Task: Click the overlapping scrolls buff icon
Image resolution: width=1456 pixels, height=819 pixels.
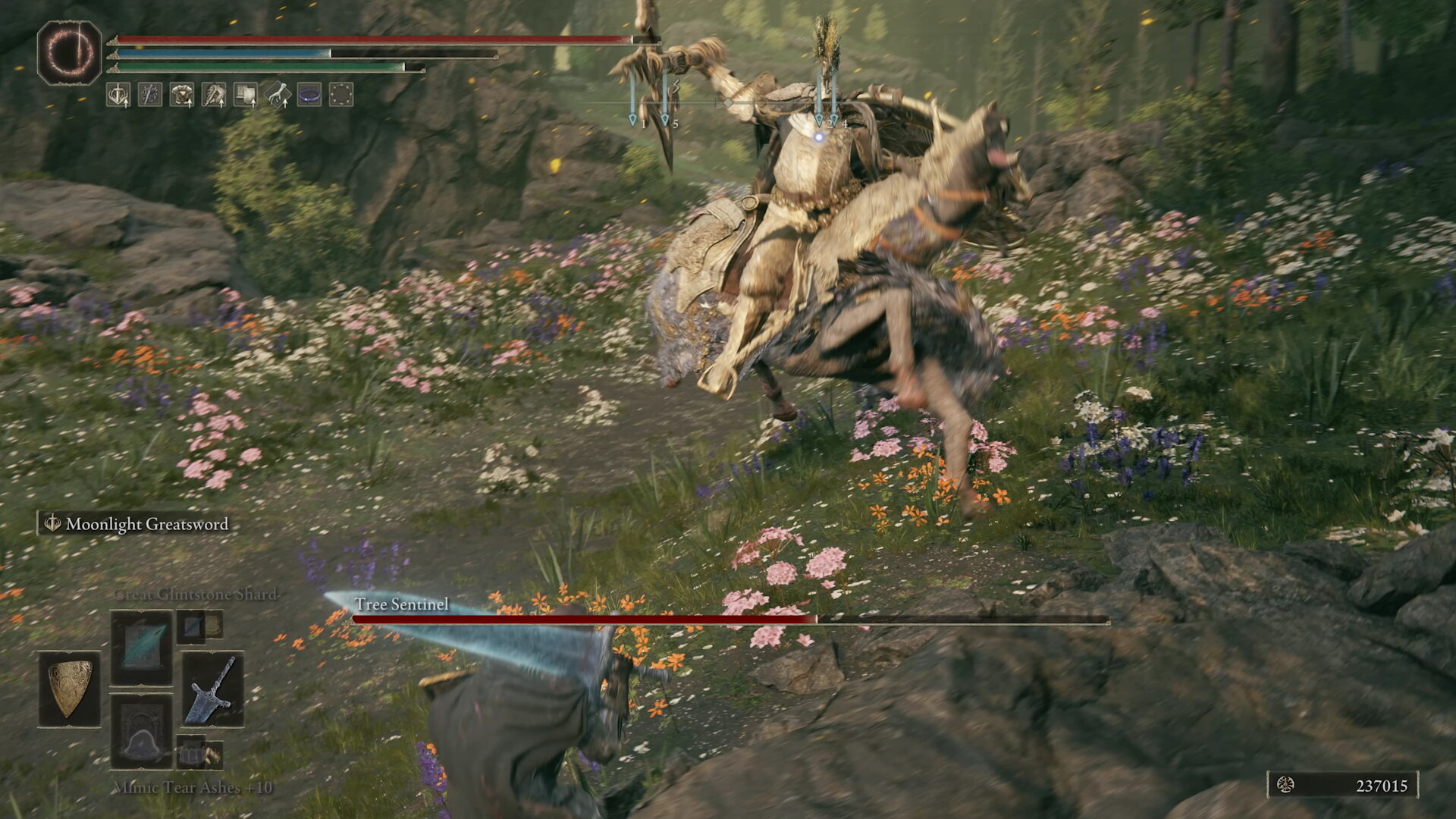Action: tap(246, 95)
